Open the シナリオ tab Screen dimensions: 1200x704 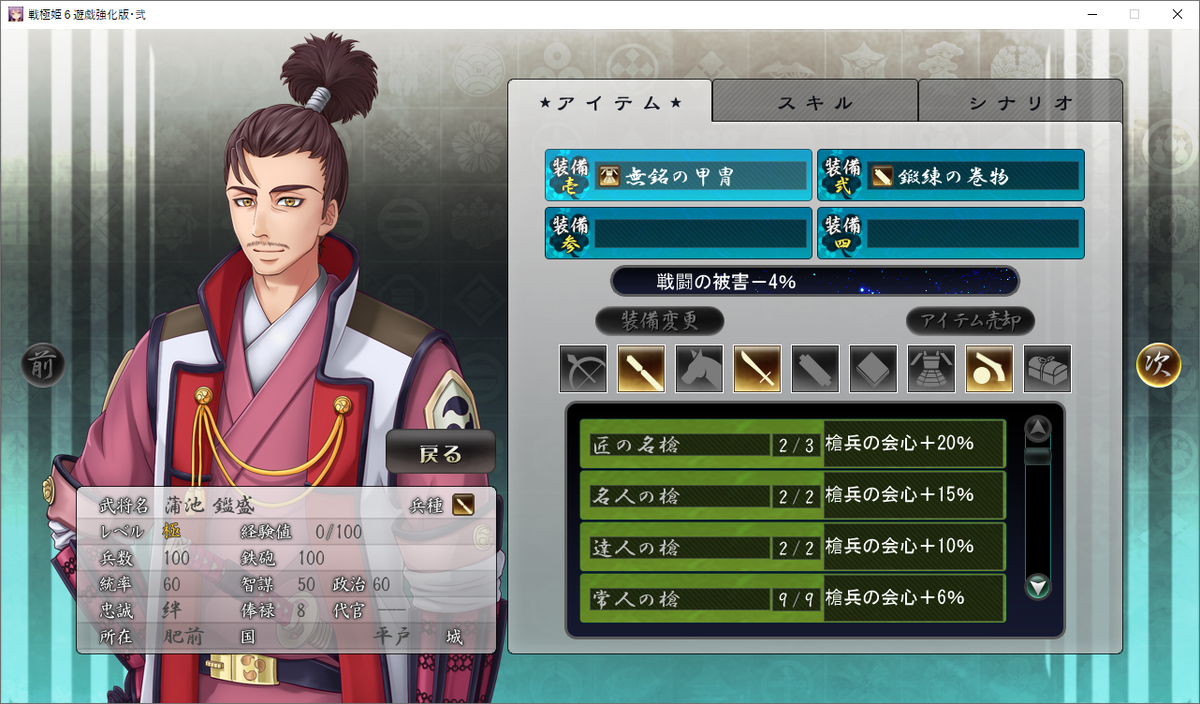pyautogui.click(x=1020, y=102)
